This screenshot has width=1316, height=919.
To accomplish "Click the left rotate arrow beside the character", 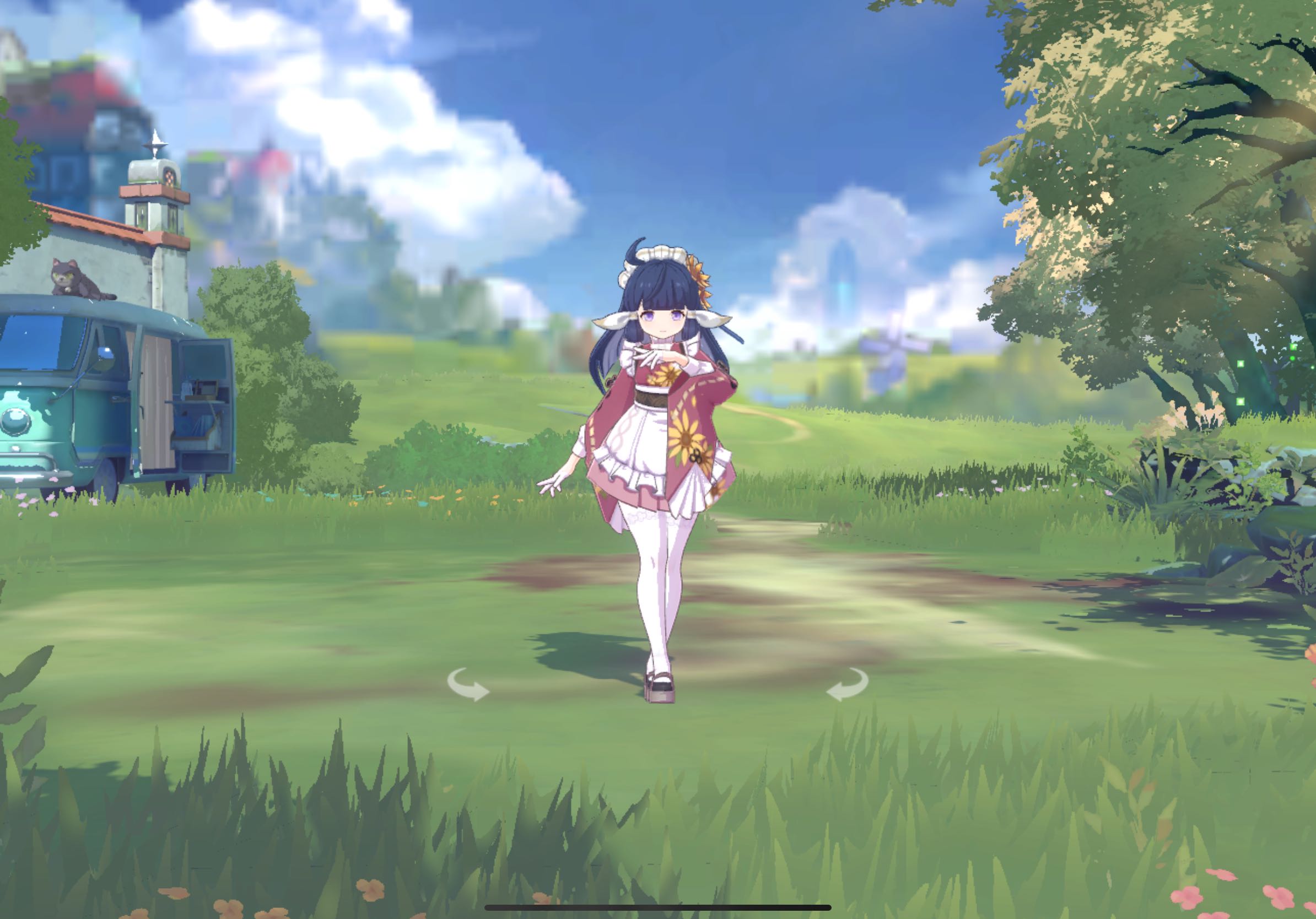I will coord(468,685).
